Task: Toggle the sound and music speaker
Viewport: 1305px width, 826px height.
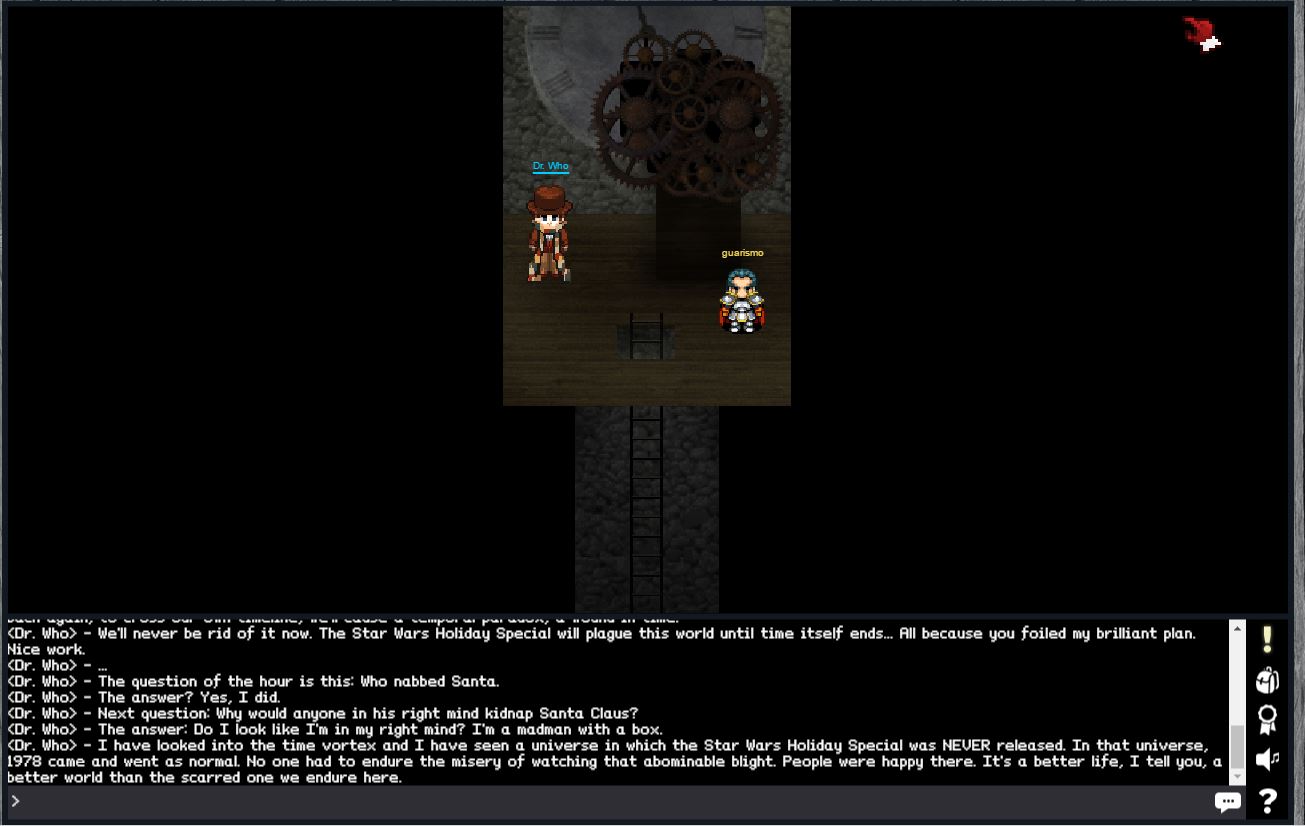Action: (1267, 759)
